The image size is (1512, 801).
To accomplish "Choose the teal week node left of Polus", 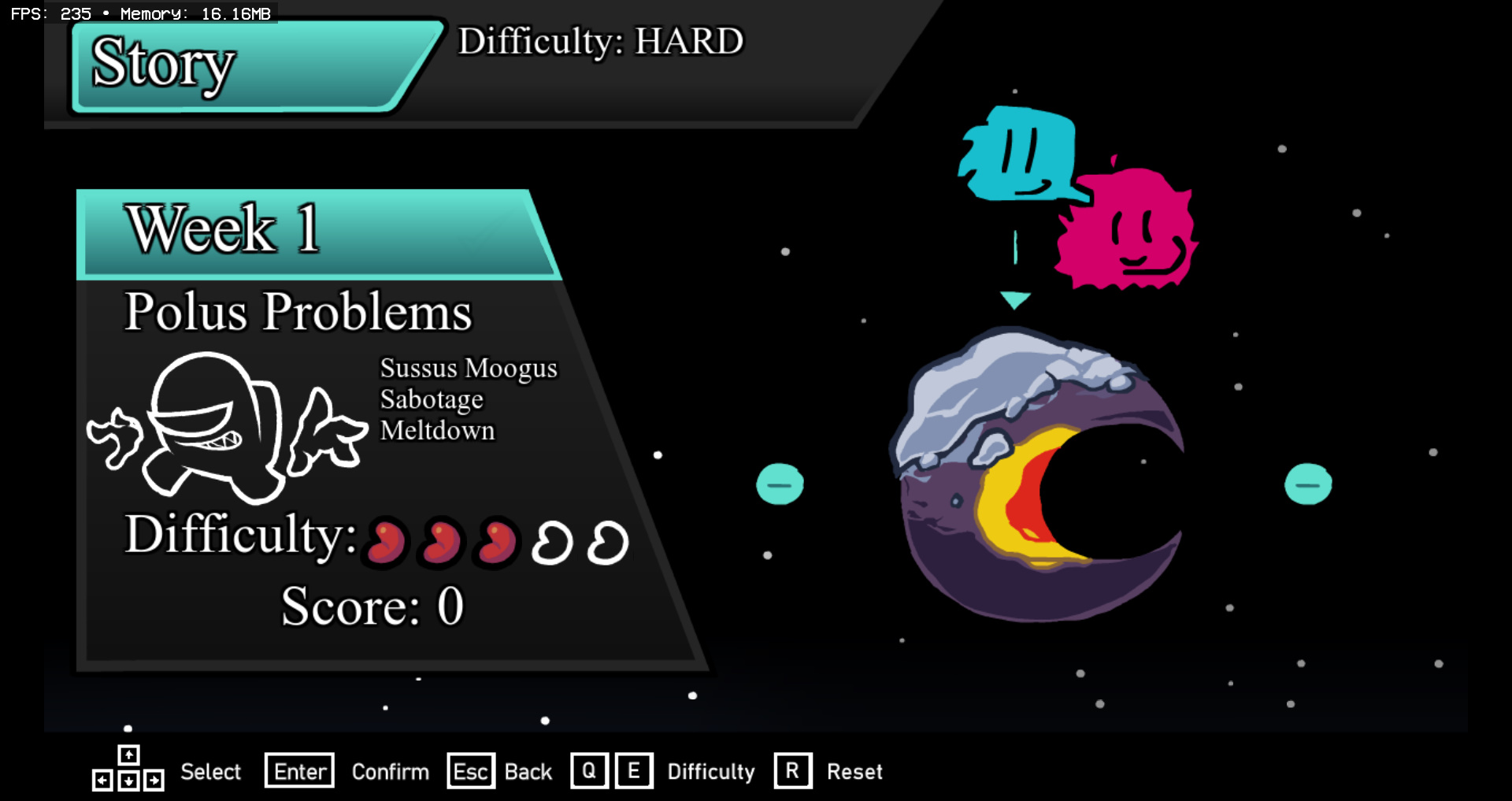I will click(780, 484).
